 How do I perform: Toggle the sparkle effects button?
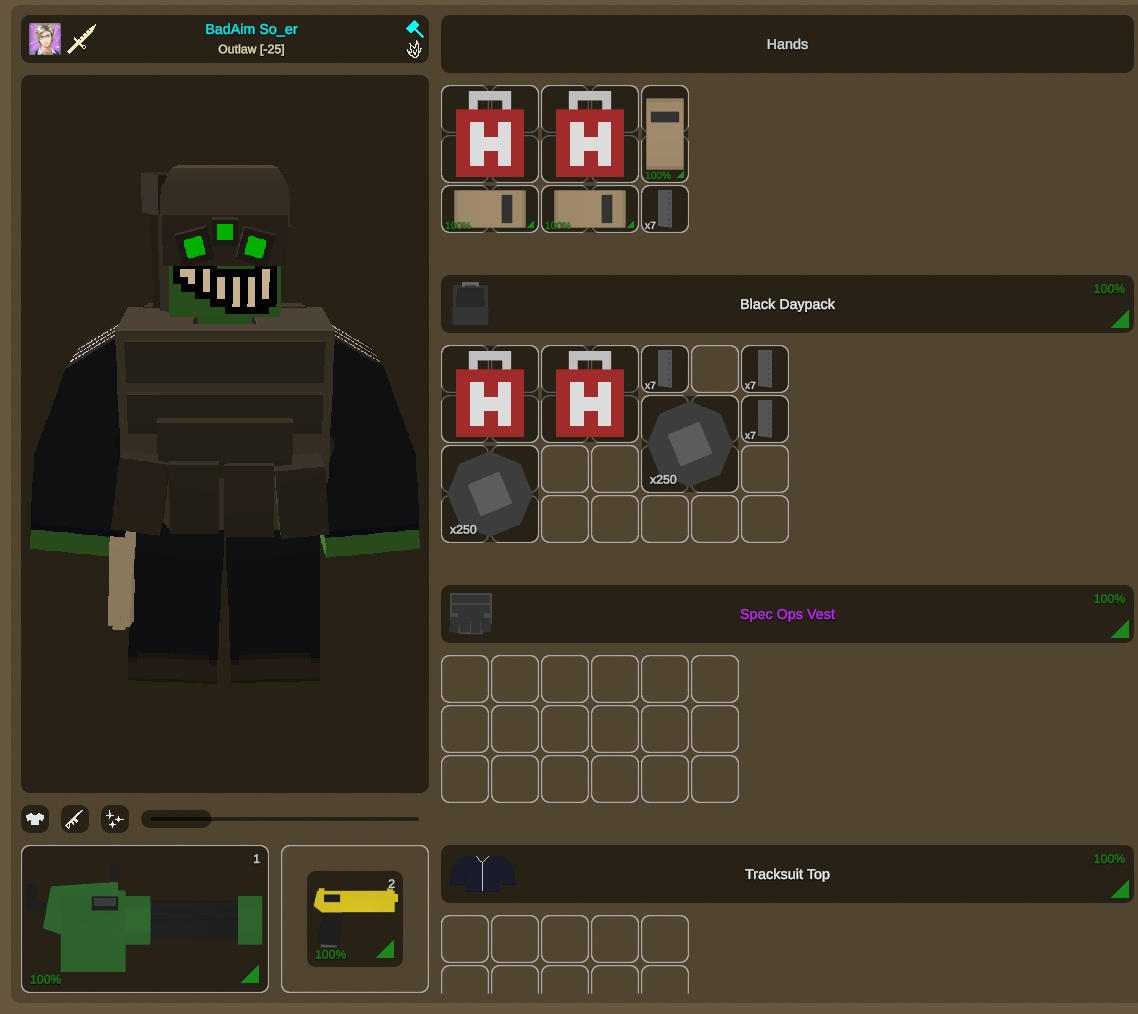click(x=115, y=820)
